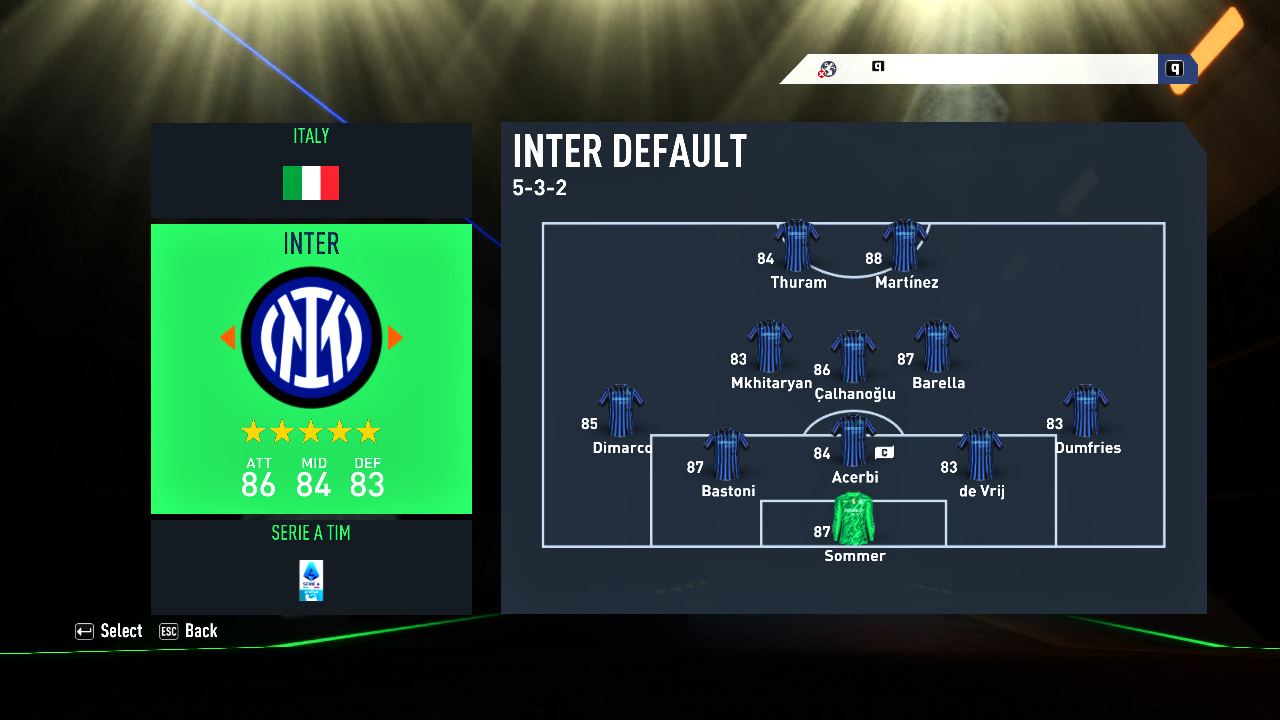Click the right arrow beside the Inter crest
The image size is (1280, 720).
pyautogui.click(x=395, y=338)
